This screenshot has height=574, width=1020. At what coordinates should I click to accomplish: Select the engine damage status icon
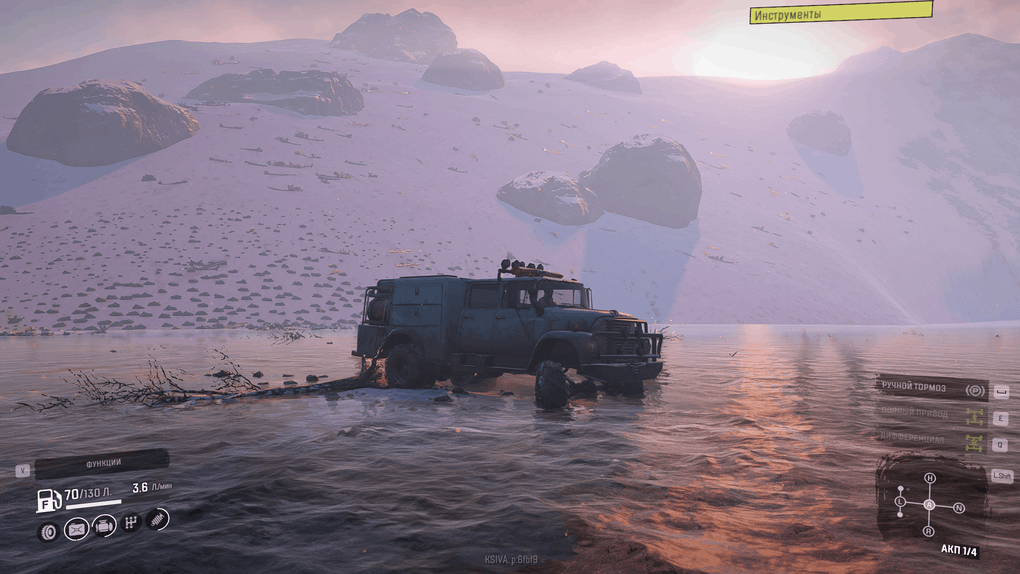click(104, 526)
